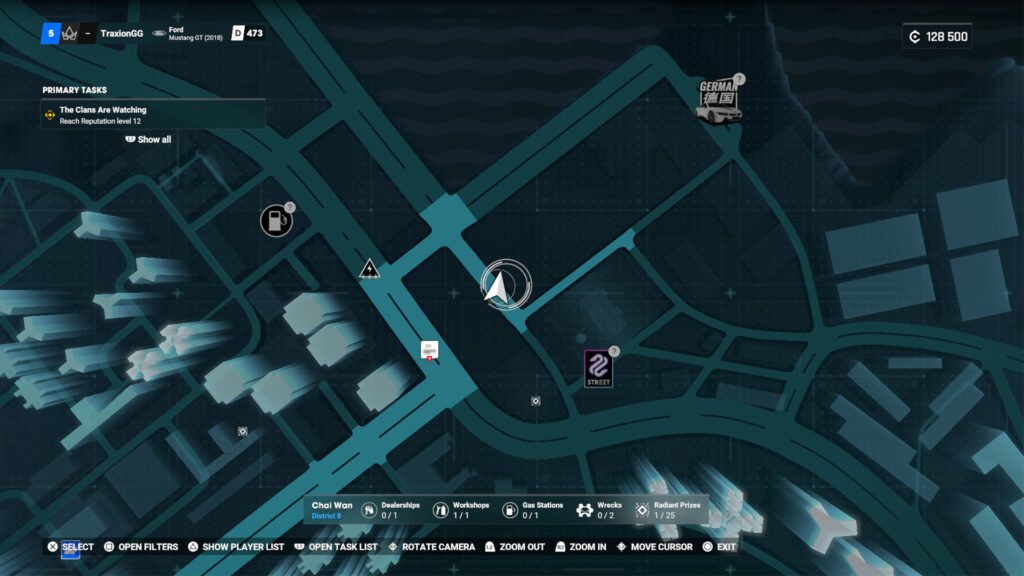The width and height of the screenshot is (1024, 576).
Task: Show all primary tasks
Action: [x=149, y=140]
